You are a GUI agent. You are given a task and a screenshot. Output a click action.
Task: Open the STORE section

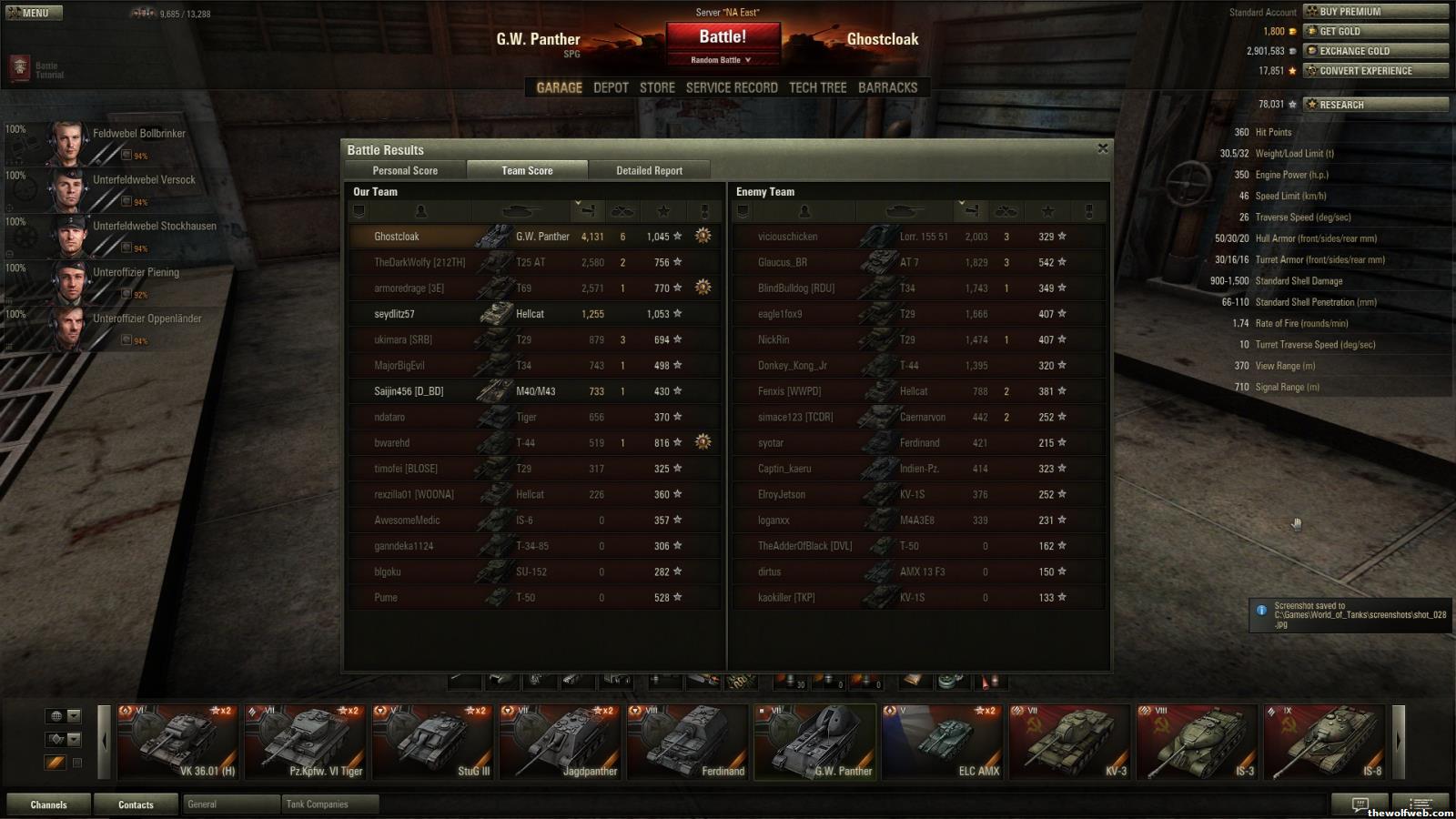(657, 87)
